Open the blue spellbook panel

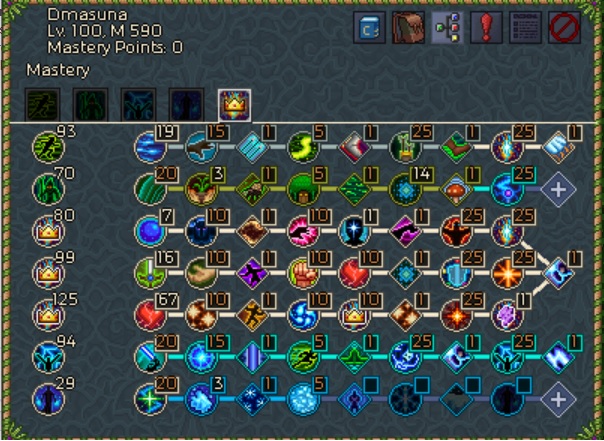tap(369, 29)
